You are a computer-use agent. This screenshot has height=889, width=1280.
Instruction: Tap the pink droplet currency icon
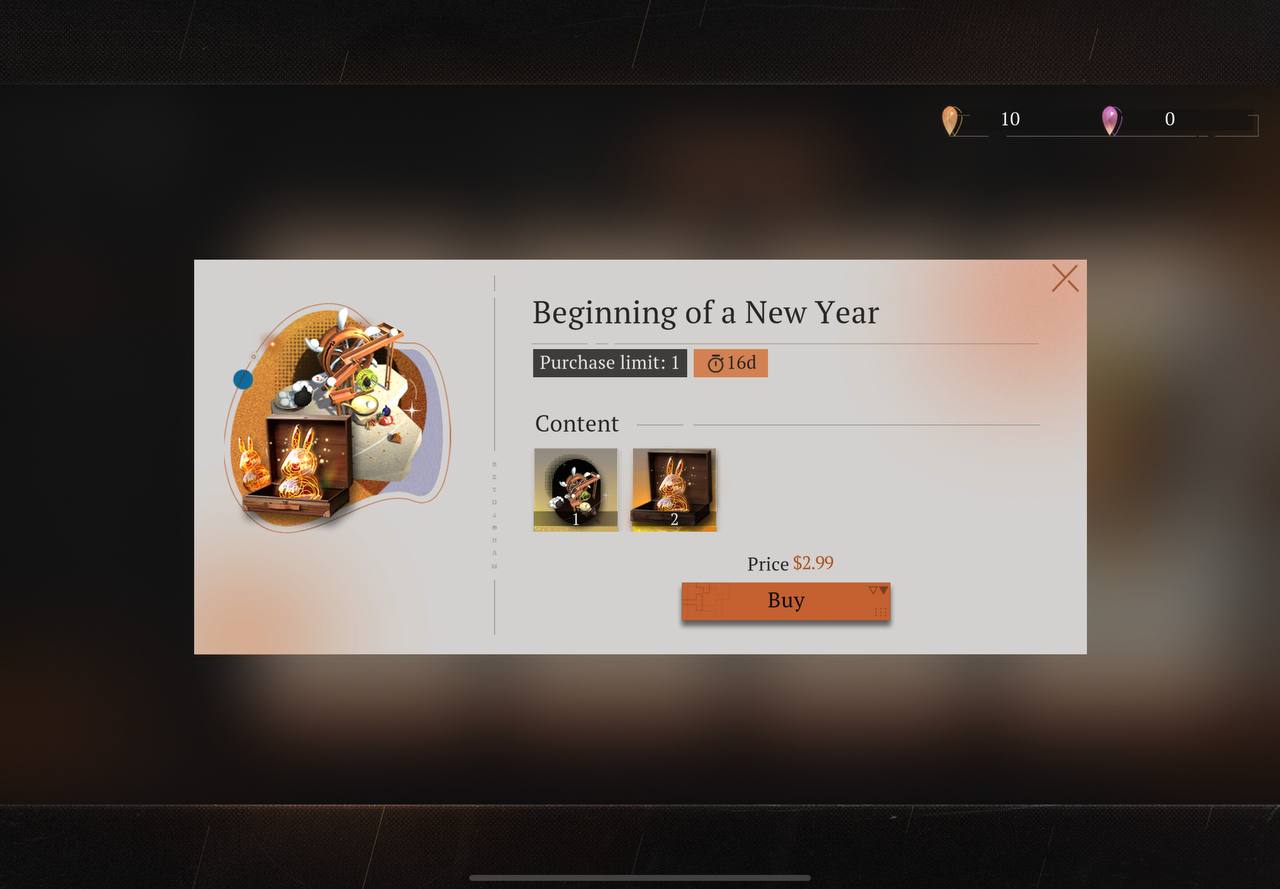pyautogui.click(x=1110, y=121)
